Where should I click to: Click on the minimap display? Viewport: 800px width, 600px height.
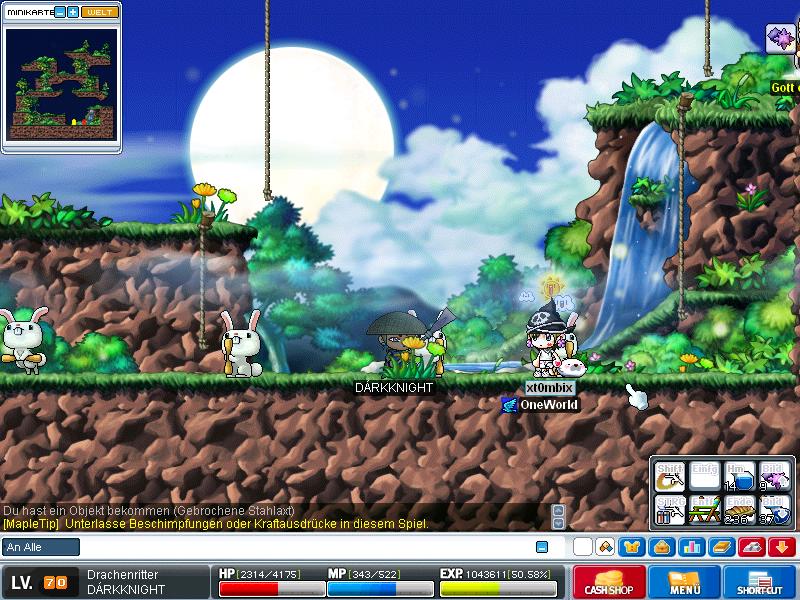click(x=60, y=84)
